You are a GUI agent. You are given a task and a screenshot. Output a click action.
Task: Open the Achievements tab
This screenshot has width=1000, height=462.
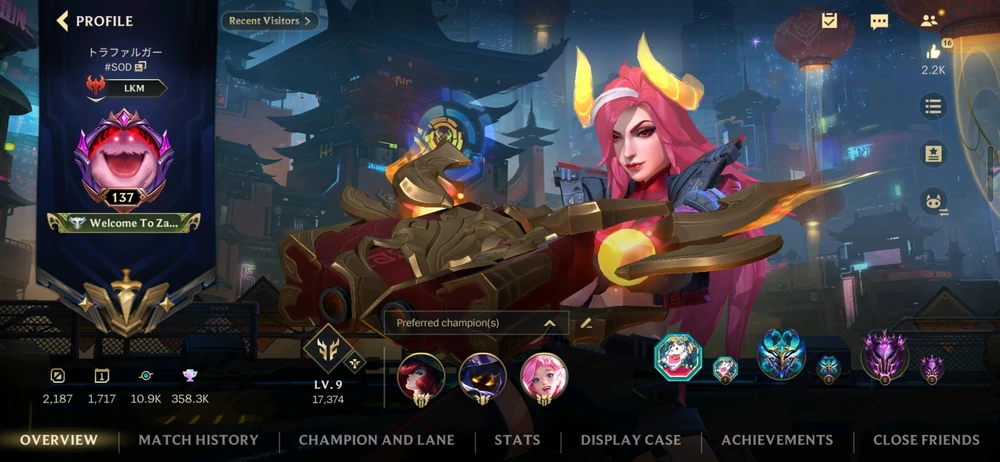[777, 440]
